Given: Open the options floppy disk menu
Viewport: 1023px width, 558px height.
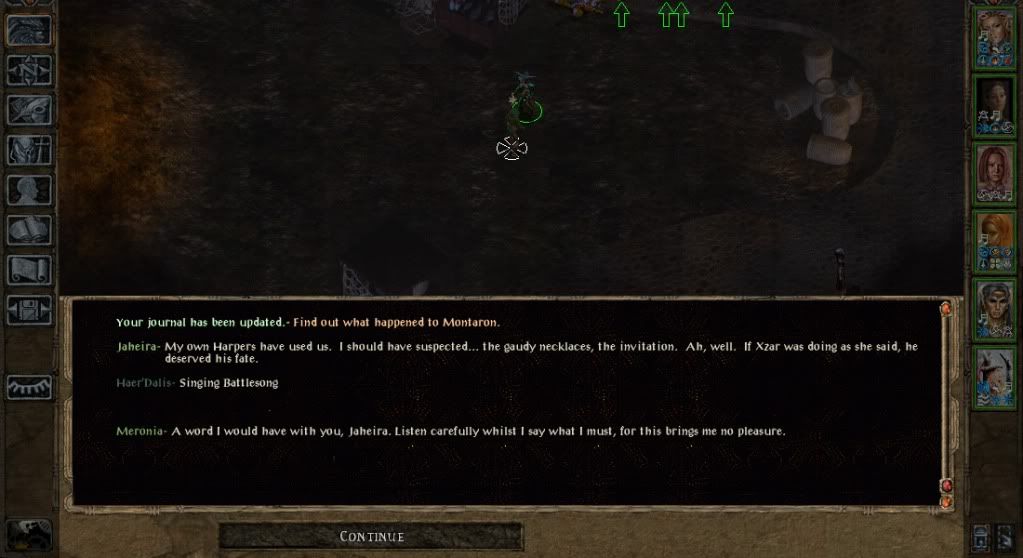Looking at the screenshot, I should (x=29, y=310).
